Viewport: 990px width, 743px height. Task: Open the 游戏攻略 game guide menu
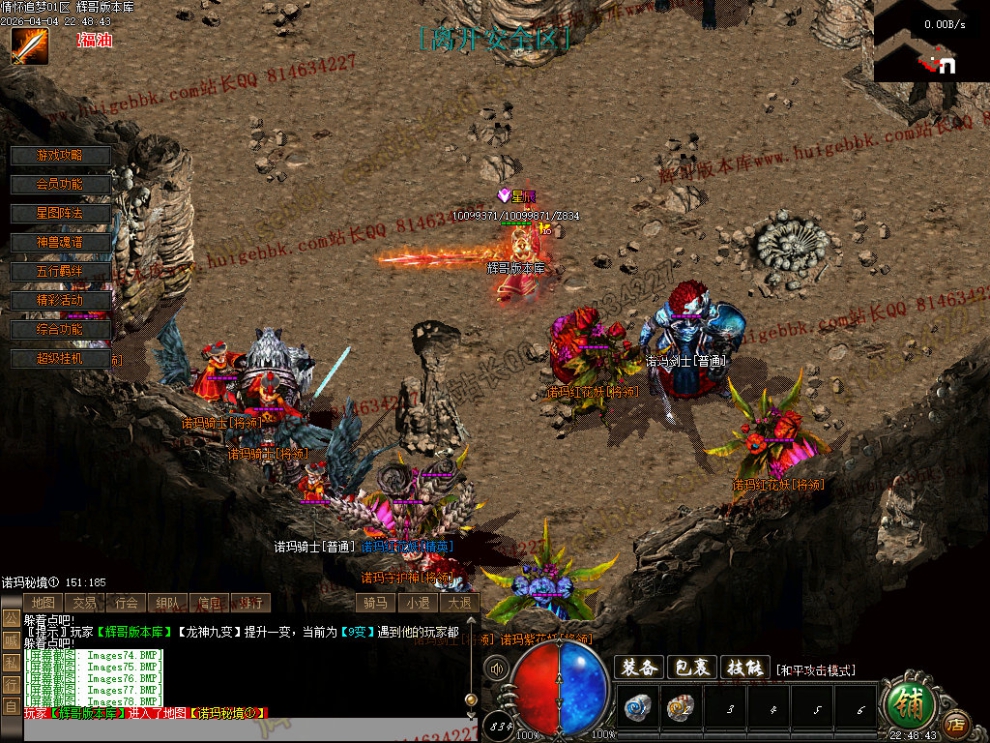coord(60,156)
